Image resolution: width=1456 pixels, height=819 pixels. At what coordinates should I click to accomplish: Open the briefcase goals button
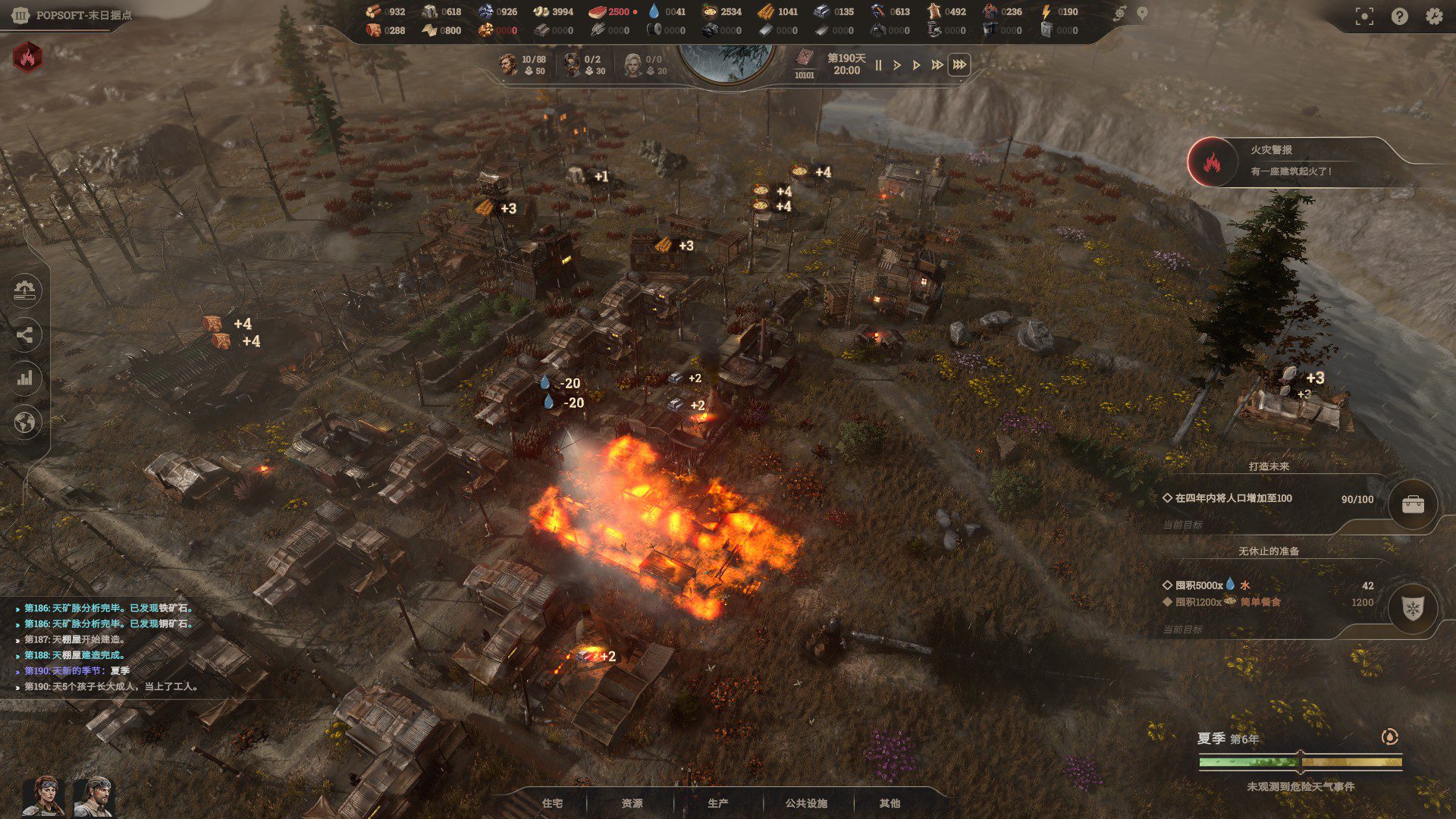(1413, 505)
